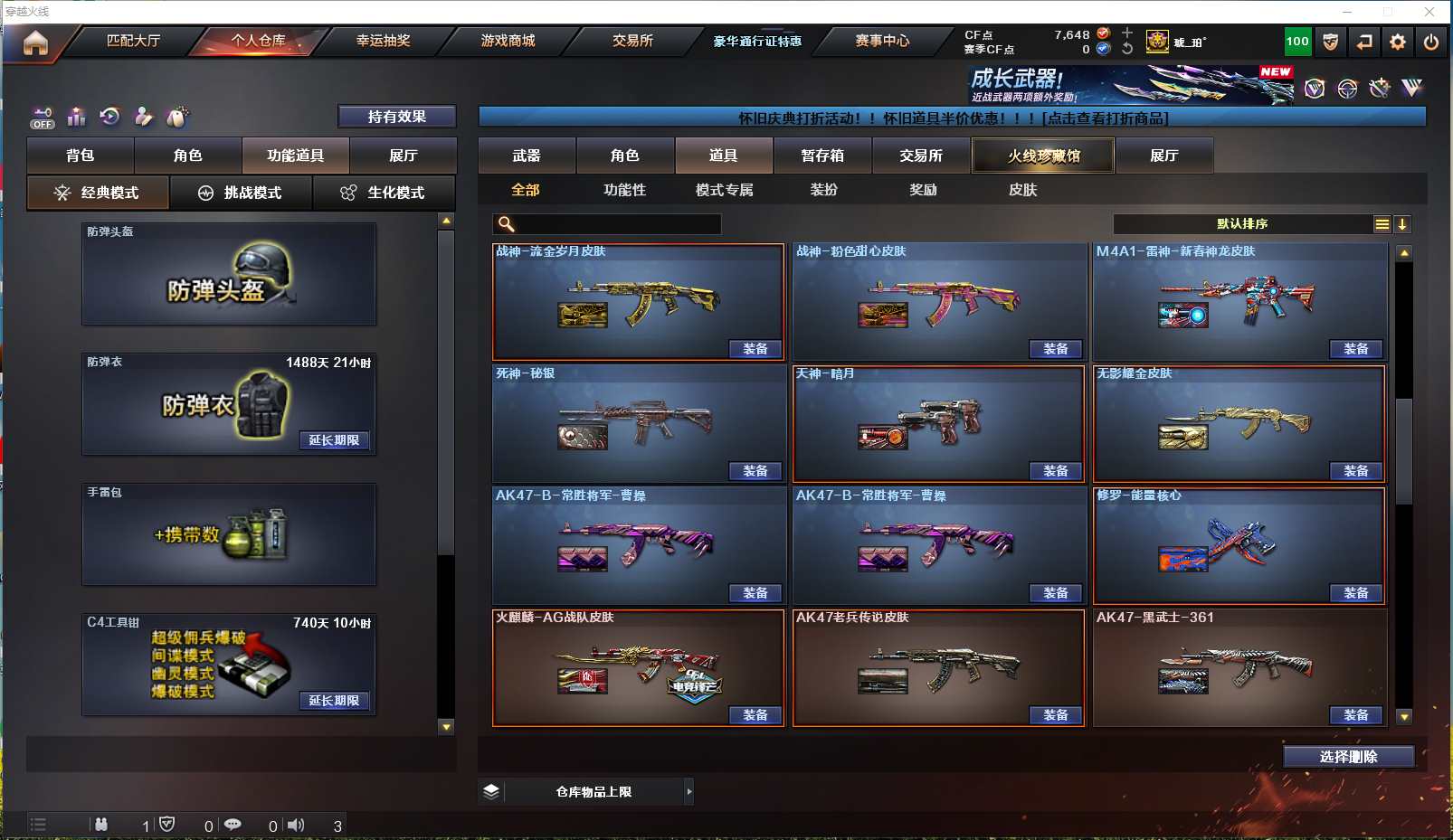Equip the 战神-流金岁月皮肤 skin

click(x=755, y=349)
